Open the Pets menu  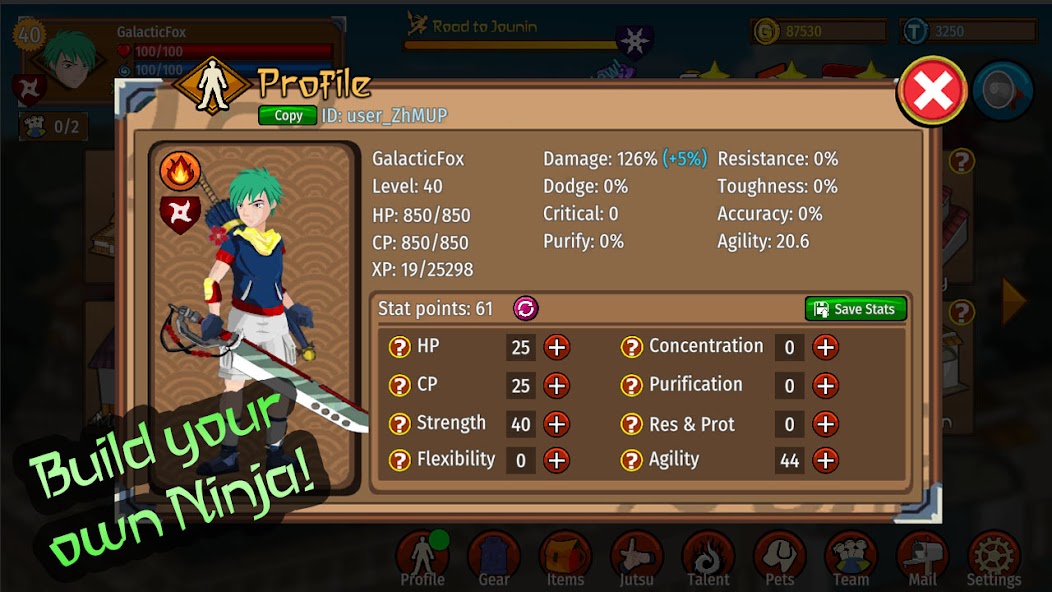(x=780, y=558)
